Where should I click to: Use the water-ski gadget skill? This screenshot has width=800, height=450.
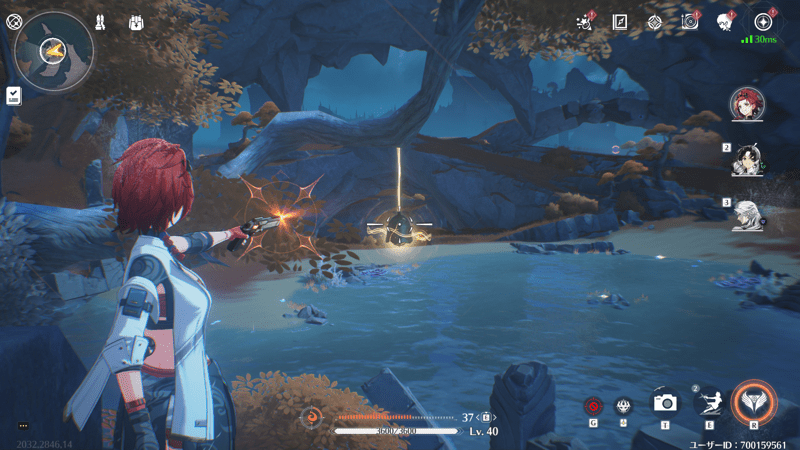pos(709,402)
